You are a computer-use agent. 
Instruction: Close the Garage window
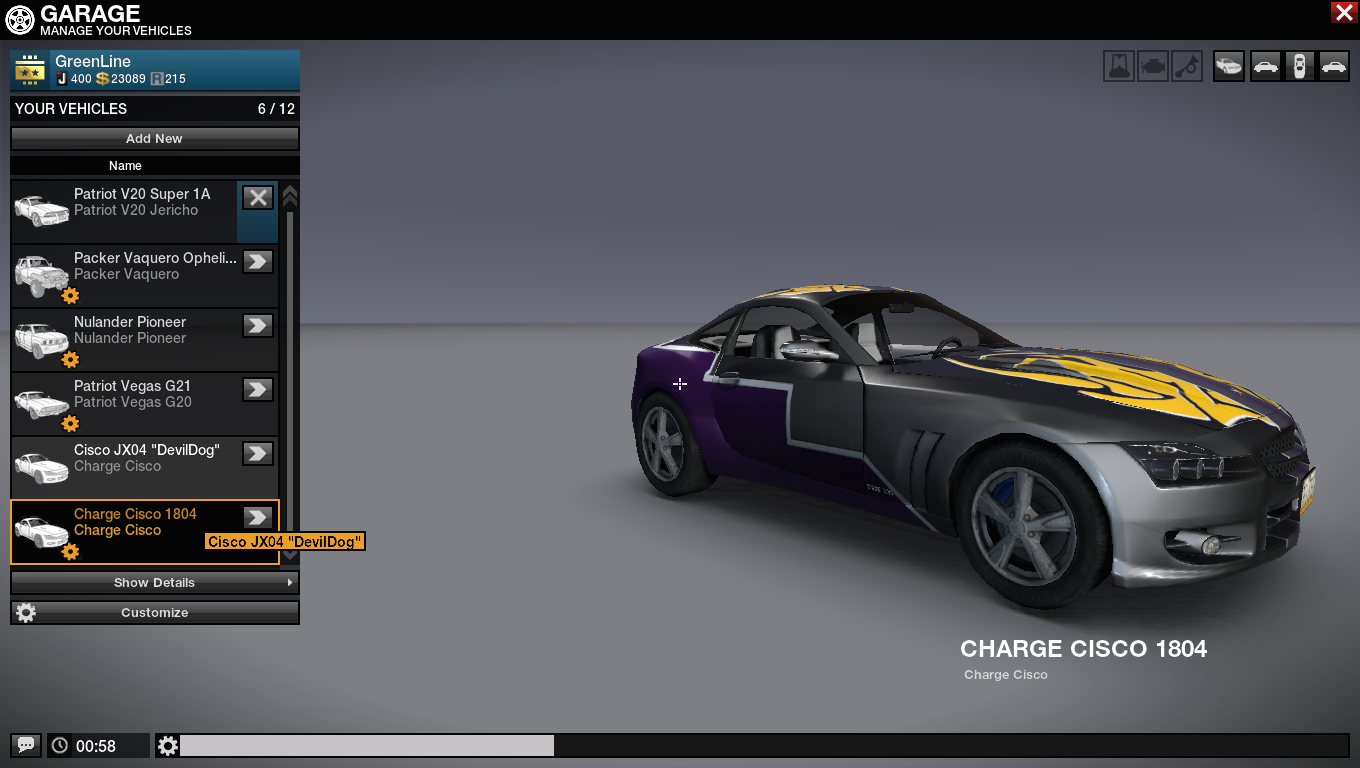tap(1343, 12)
